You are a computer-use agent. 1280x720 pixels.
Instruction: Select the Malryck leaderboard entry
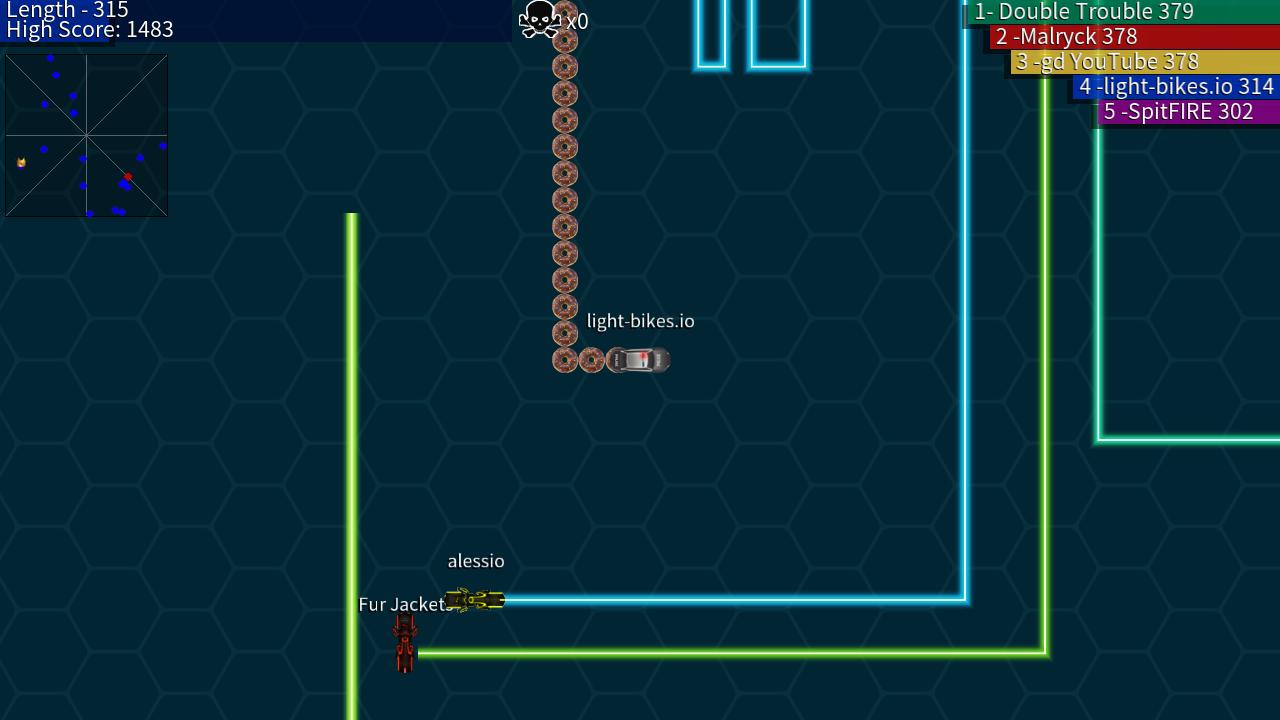click(1066, 37)
